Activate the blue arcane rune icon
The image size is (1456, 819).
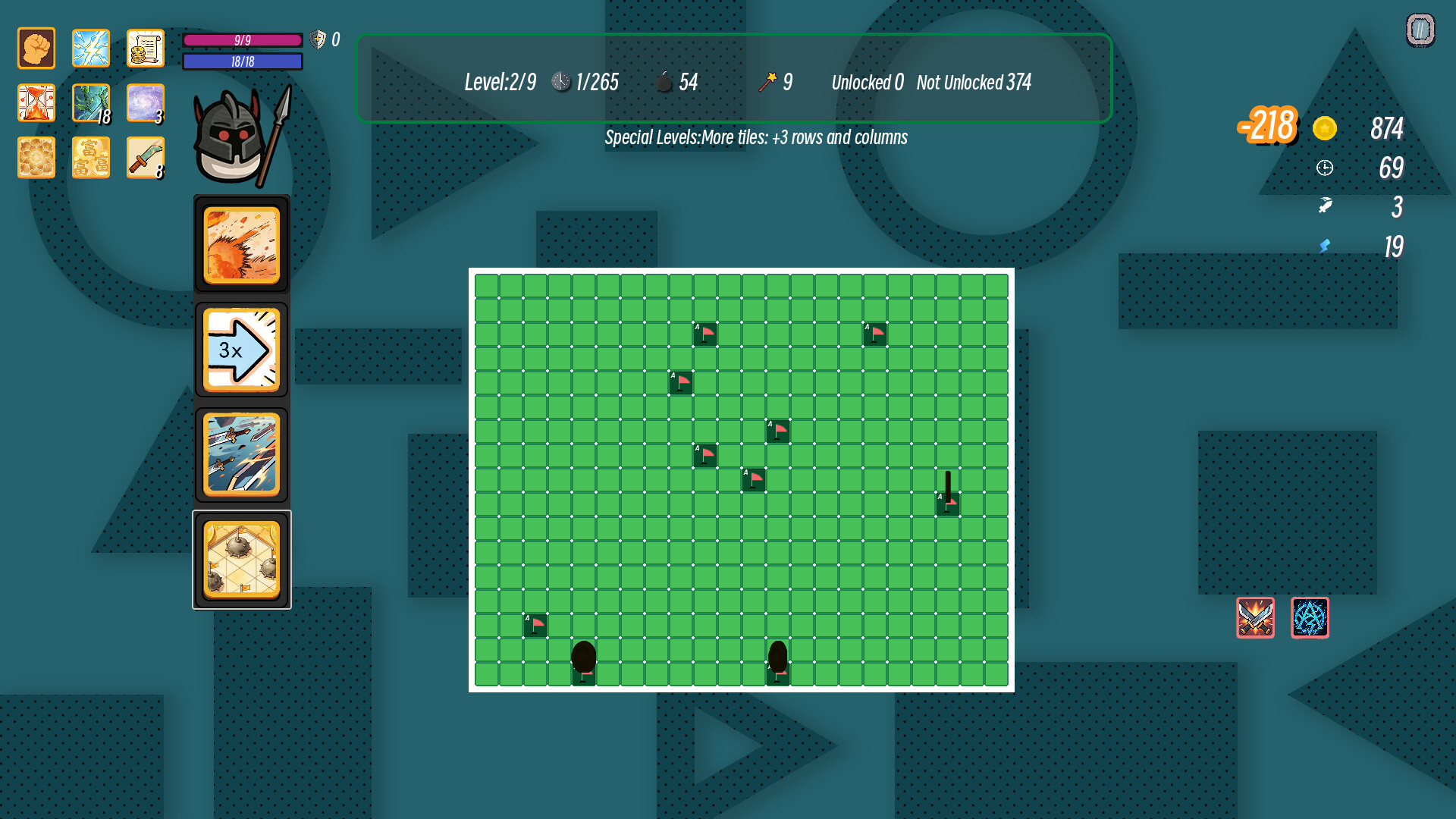[x=1310, y=618]
